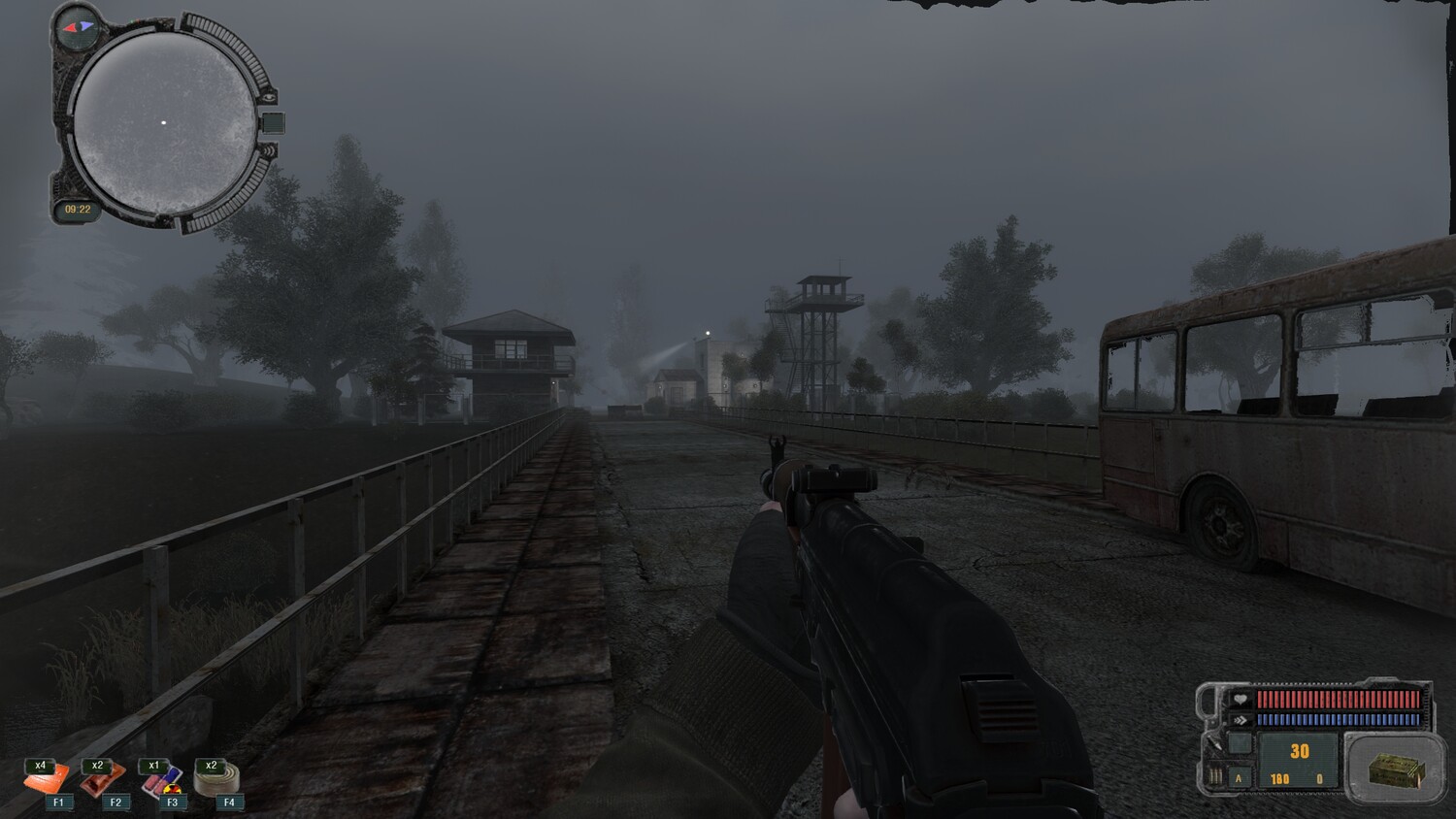This screenshot has width=1456, height=819.
Task: Click the ammo box icon
Action: click(1396, 770)
